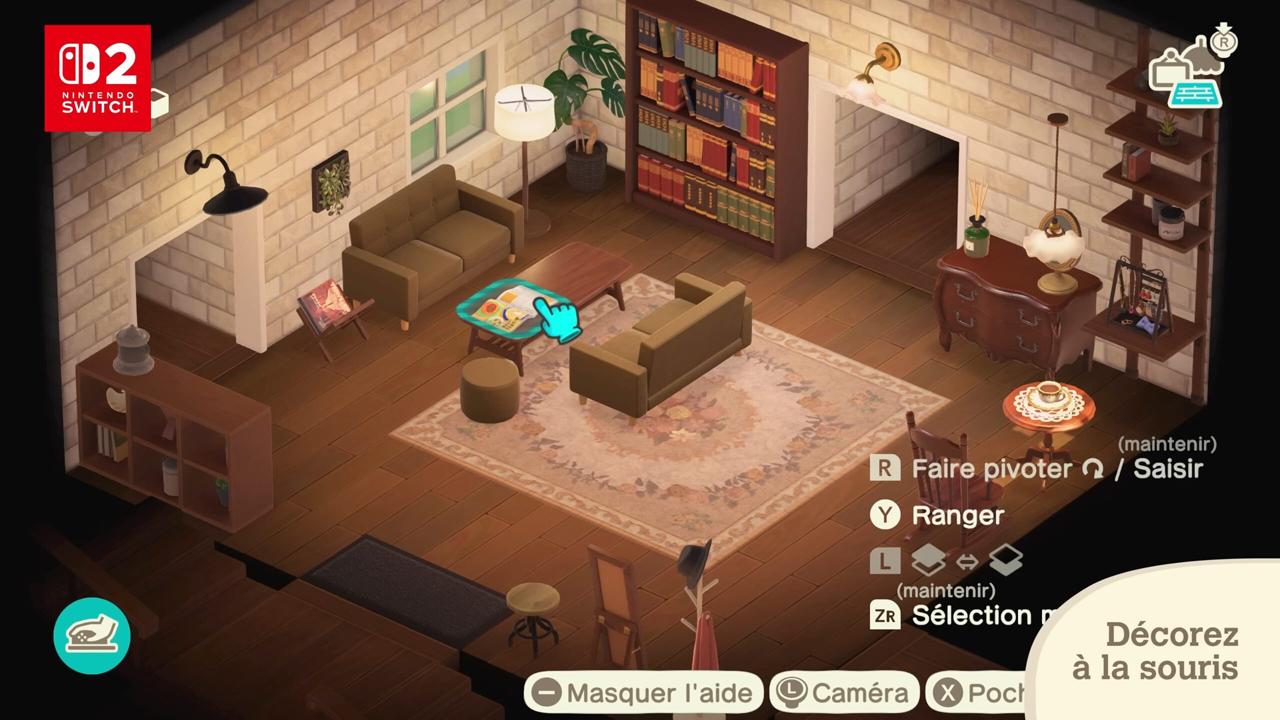Toggle the lower-layer stack icon

[1004, 558]
